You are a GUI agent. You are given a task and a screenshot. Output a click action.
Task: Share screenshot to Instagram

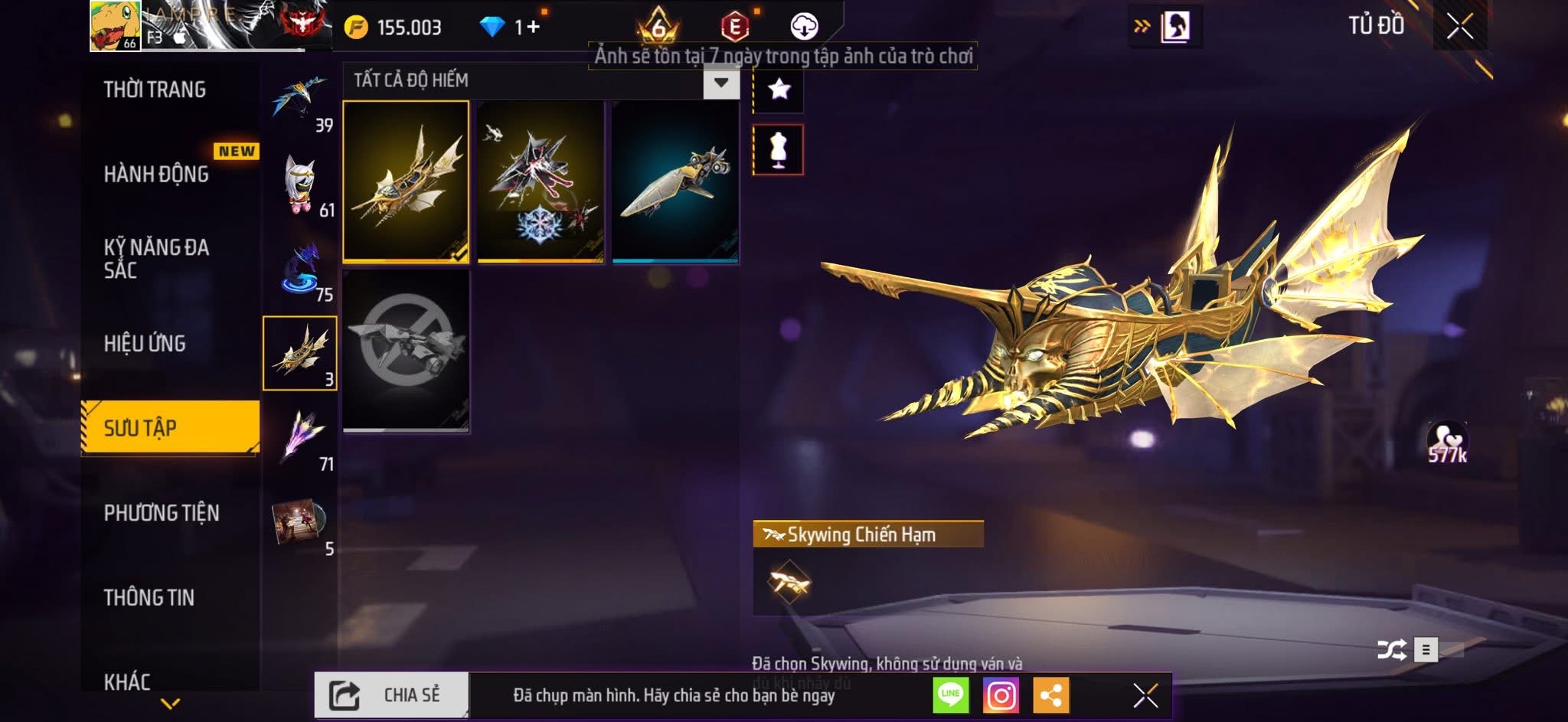(x=1001, y=695)
